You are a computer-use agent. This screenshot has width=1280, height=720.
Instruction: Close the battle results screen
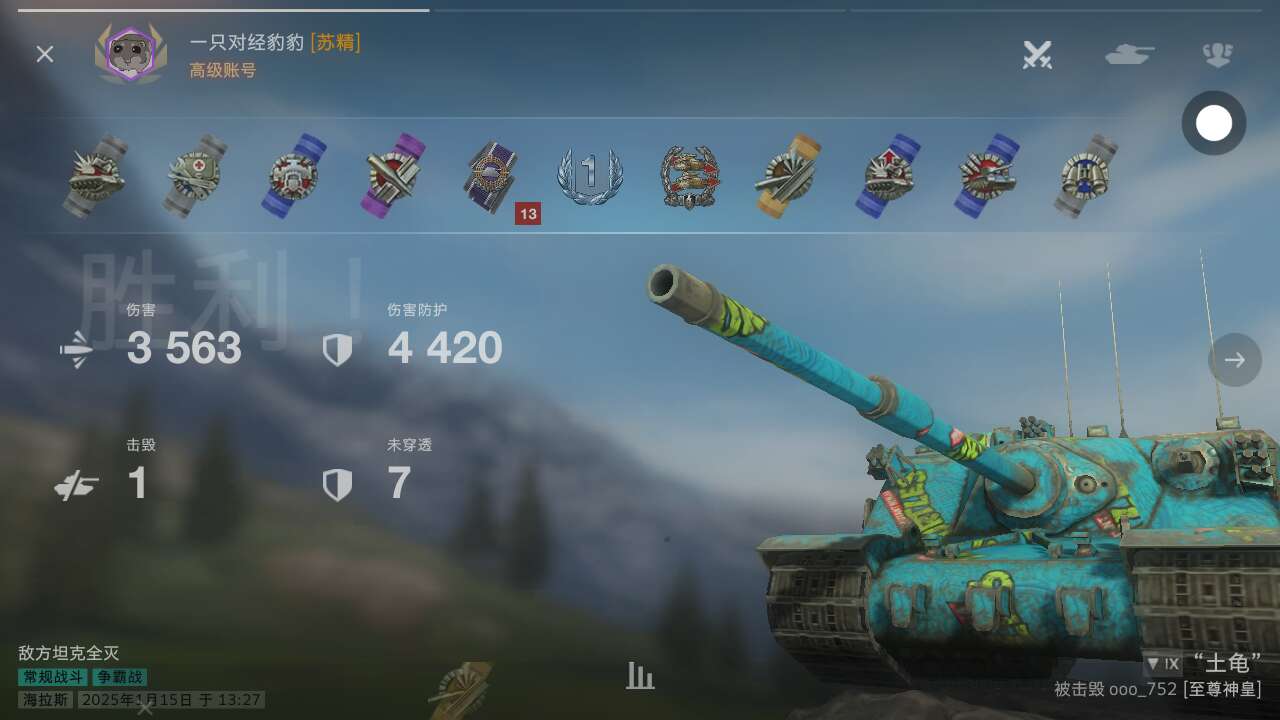(x=45, y=54)
